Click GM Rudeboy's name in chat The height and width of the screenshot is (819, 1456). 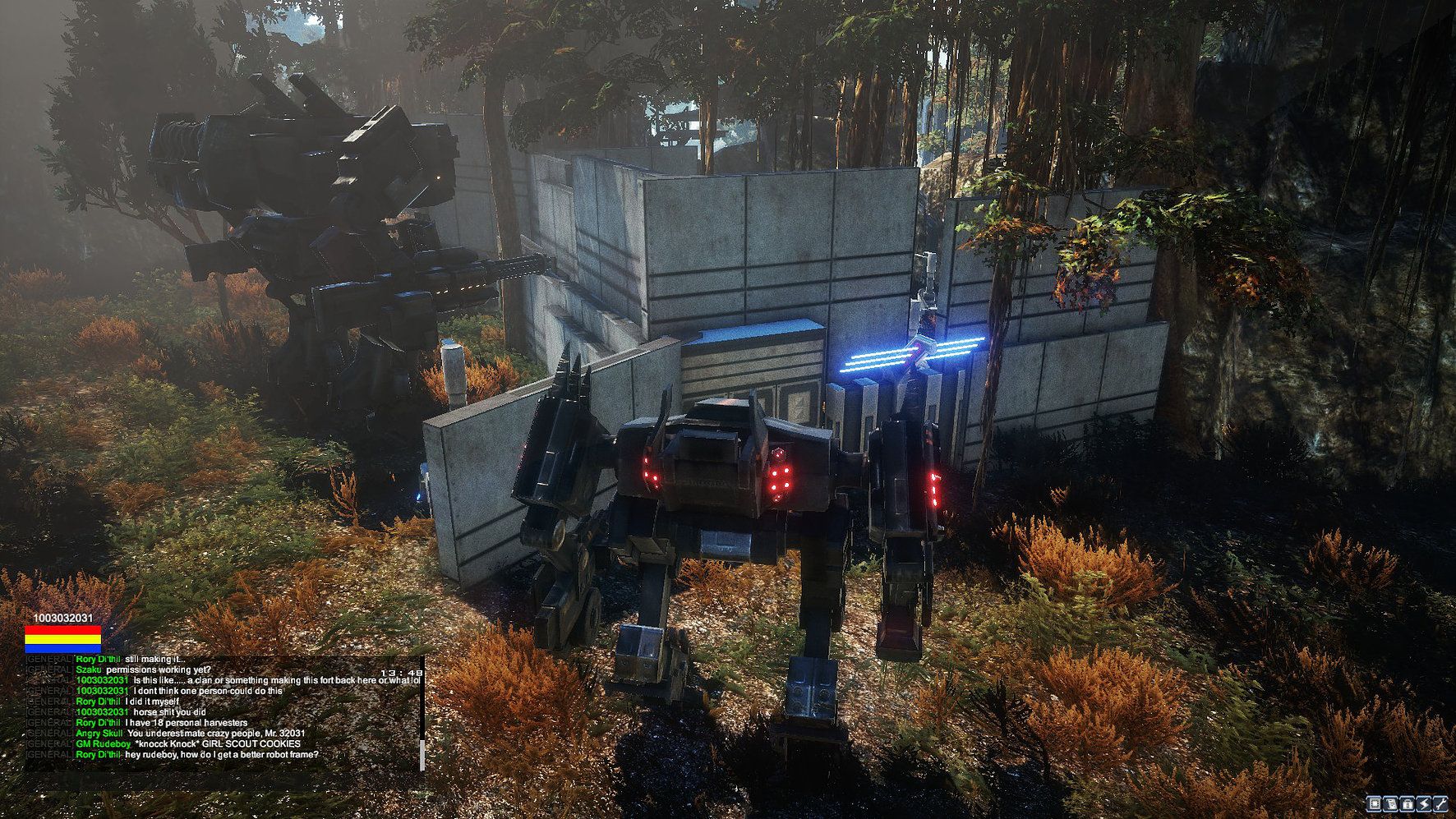pyautogui.click(x=104, y=743)
